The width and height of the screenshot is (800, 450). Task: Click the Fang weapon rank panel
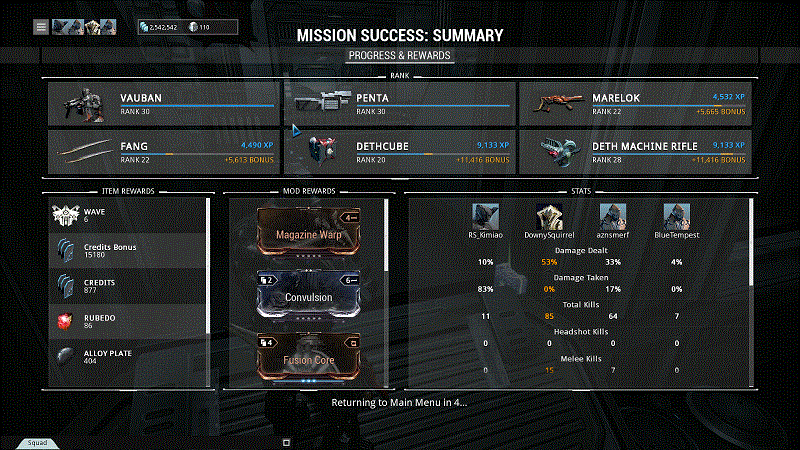163,152
